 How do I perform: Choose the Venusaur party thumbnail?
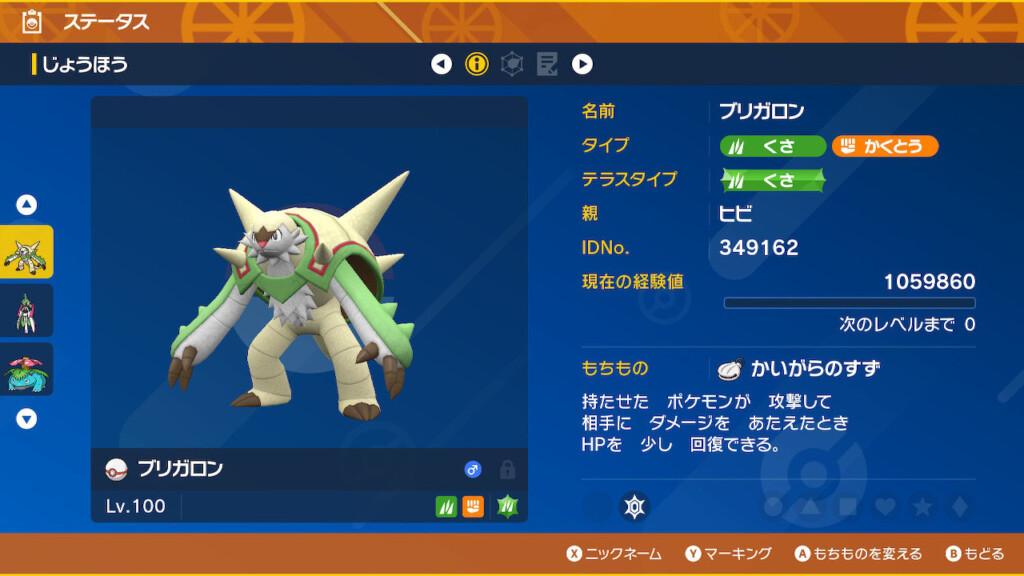27,369
